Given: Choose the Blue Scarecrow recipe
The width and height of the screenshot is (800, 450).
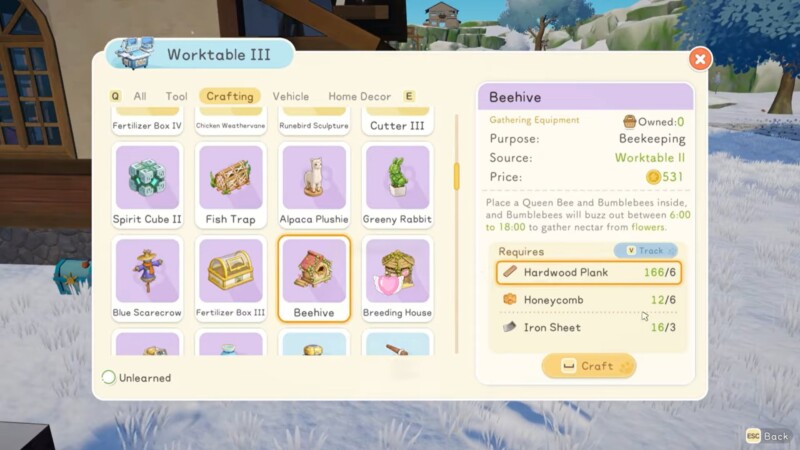Looking at the screenshot, I should point(147,279).
